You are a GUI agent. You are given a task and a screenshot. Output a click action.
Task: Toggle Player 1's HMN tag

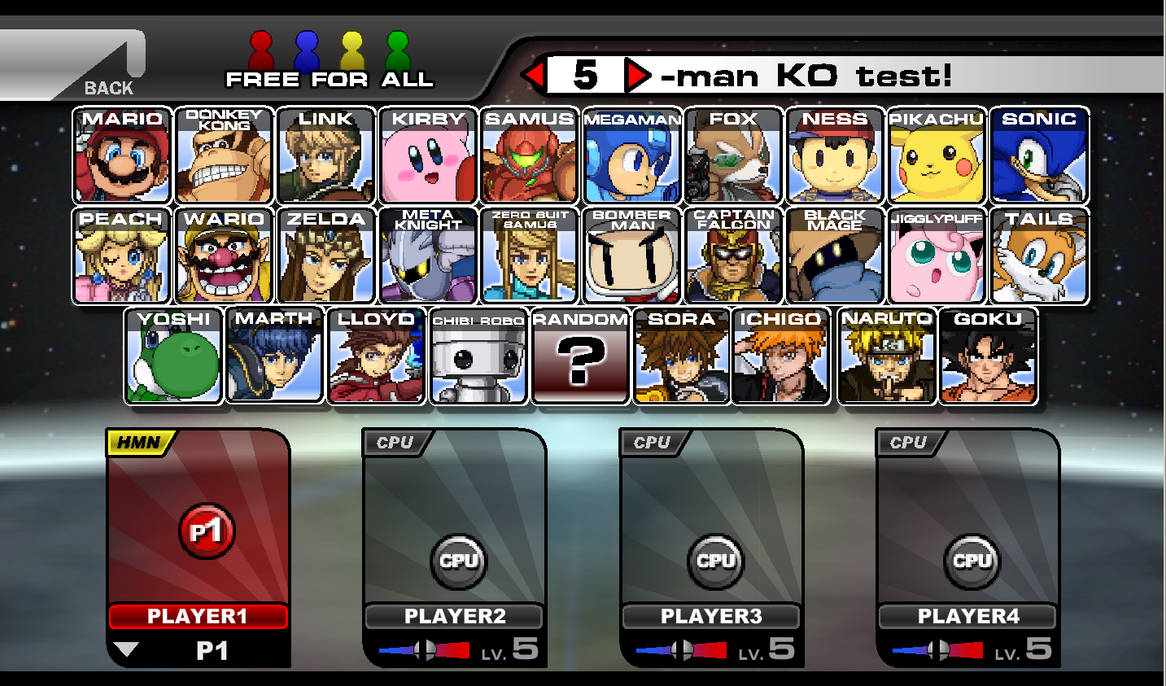tap(139, 442)
